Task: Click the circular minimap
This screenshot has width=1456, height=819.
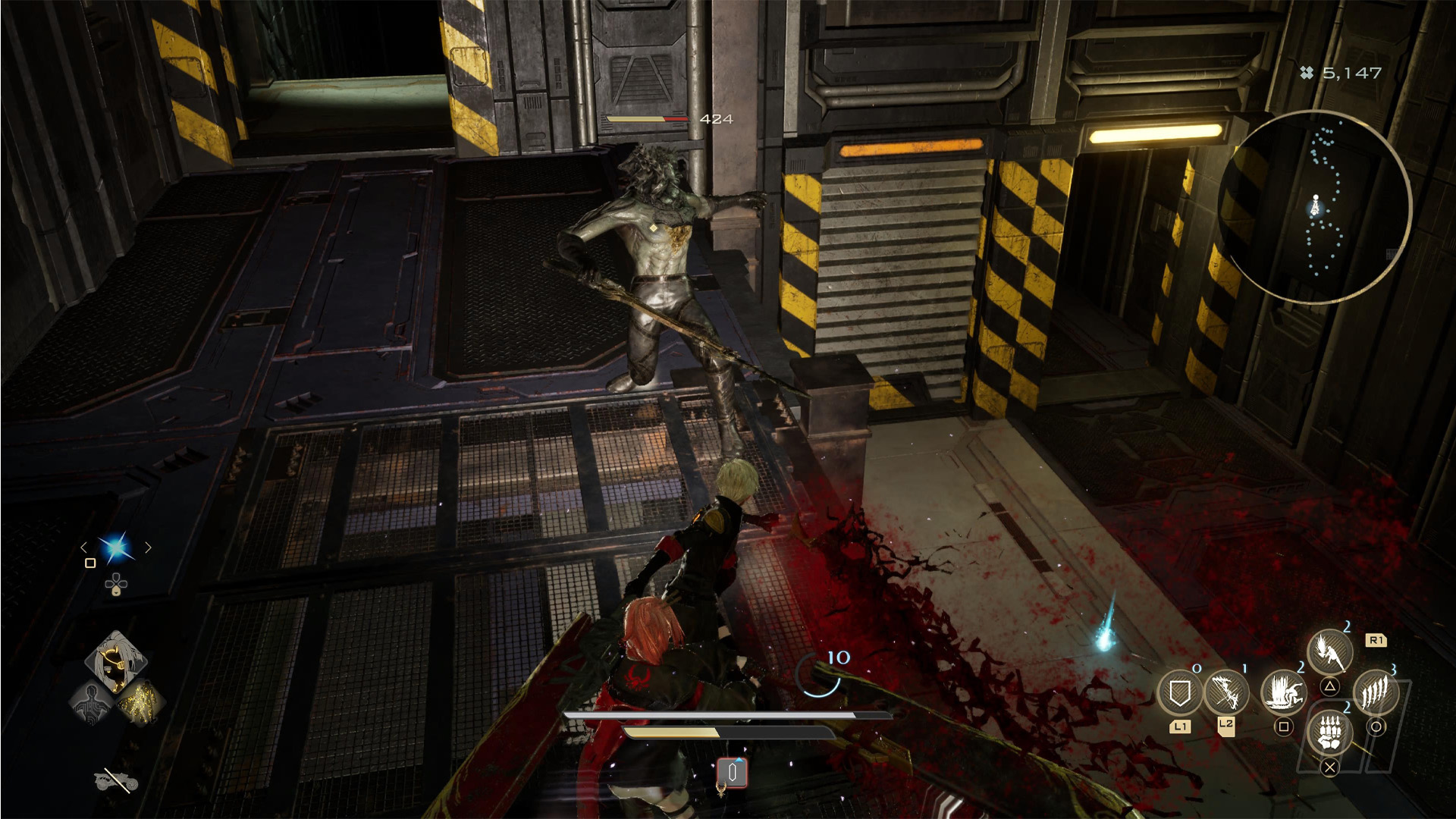Action: 1315,206
